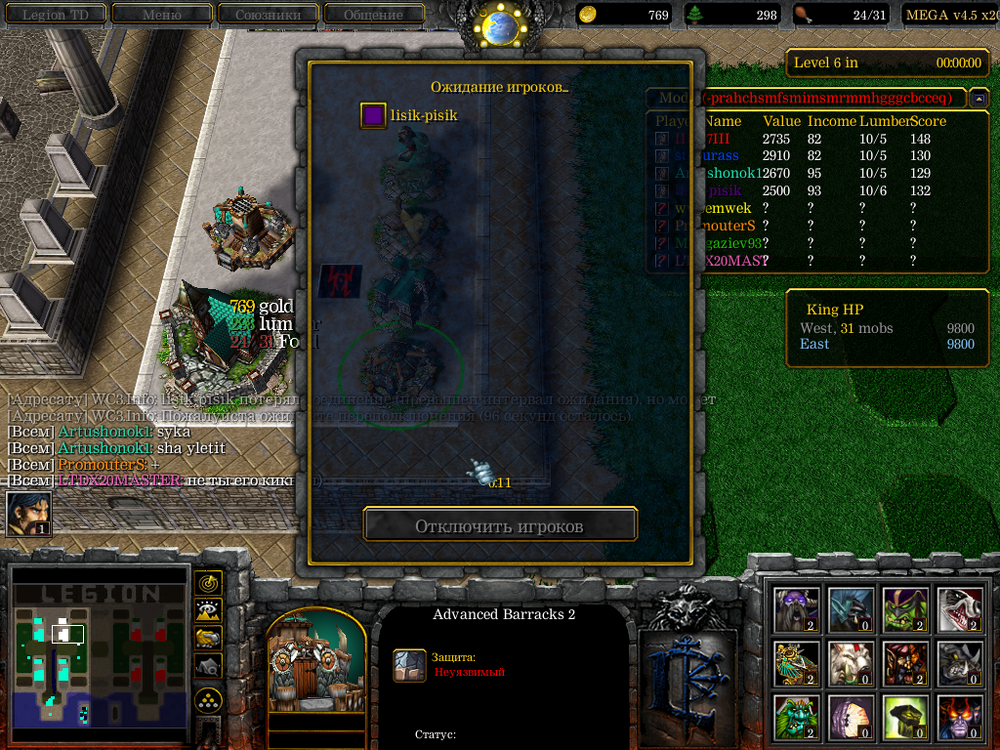This screenshot has width=1000, height=750.
Task: Select the idle worker portrait icon
Action: (x=29, y=514)
